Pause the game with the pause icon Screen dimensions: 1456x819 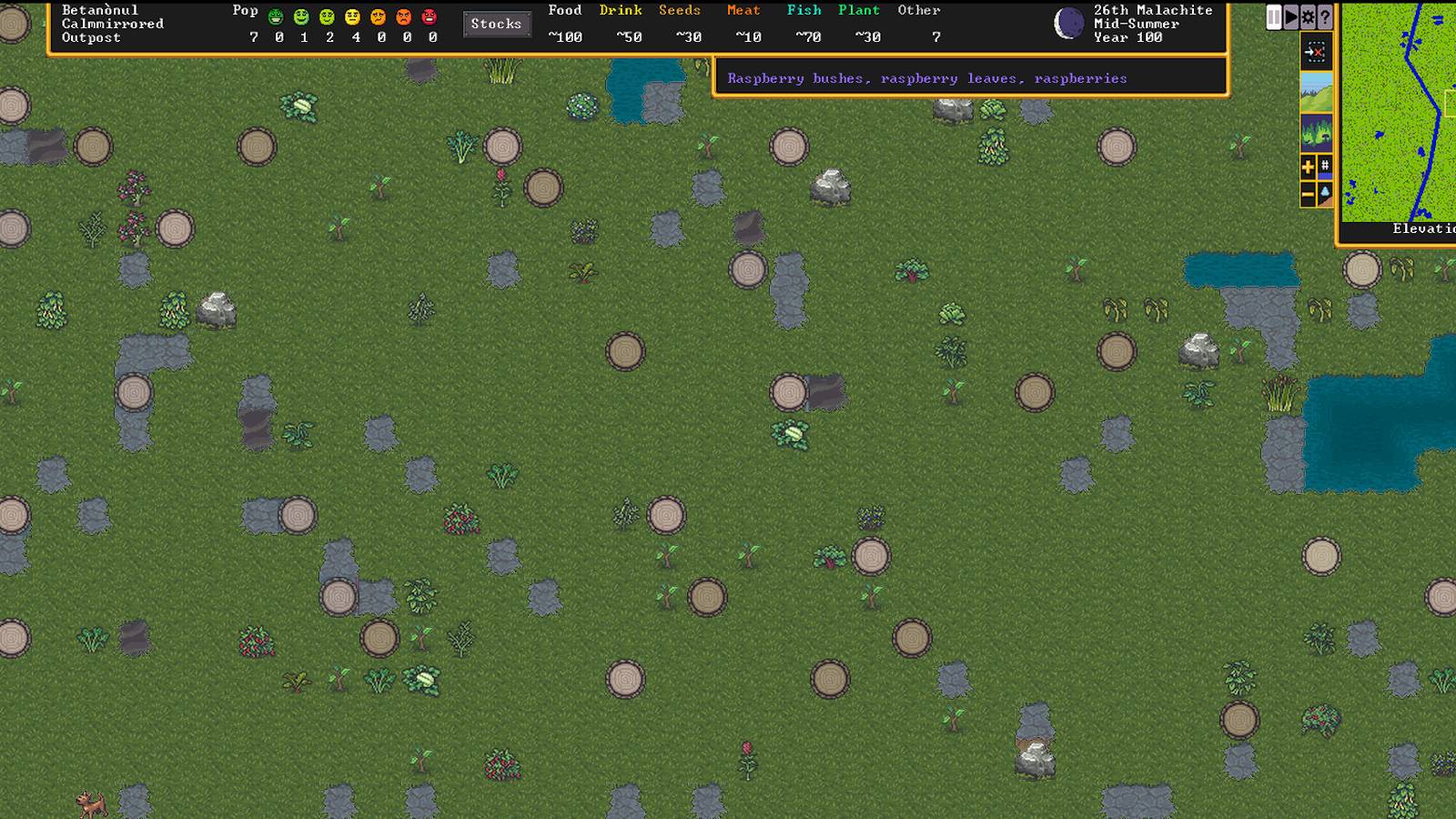1275,16
